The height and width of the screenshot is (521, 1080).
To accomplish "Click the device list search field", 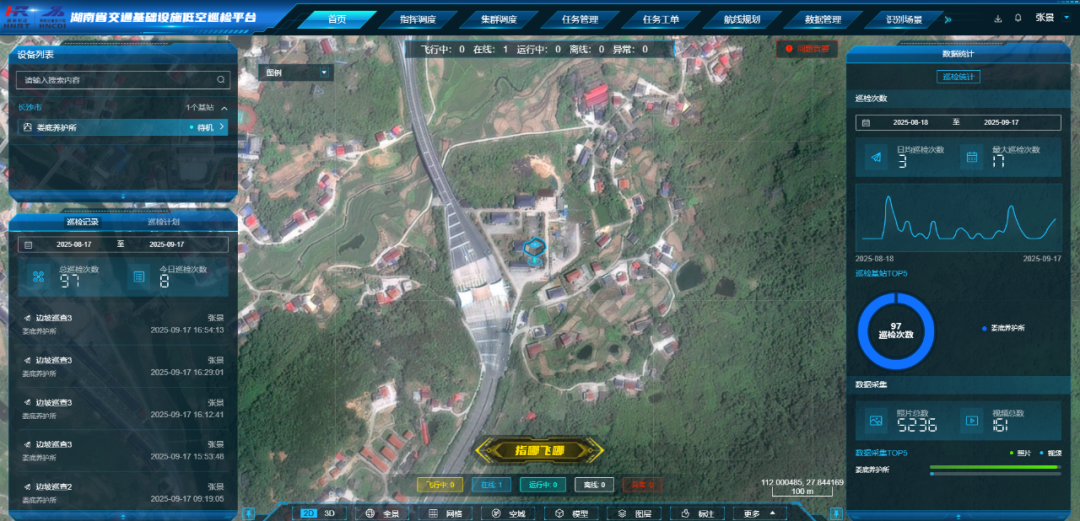I will point(122,80).
